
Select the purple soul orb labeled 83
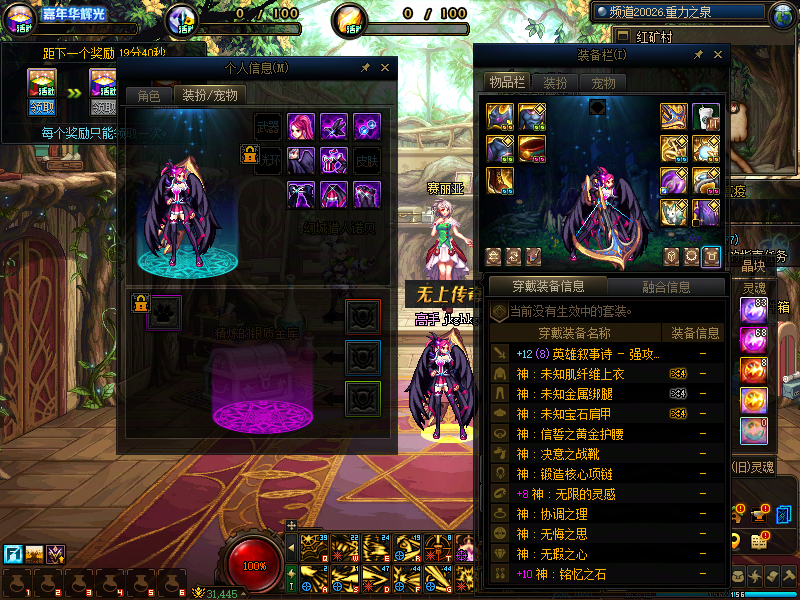tap(753, 310)
